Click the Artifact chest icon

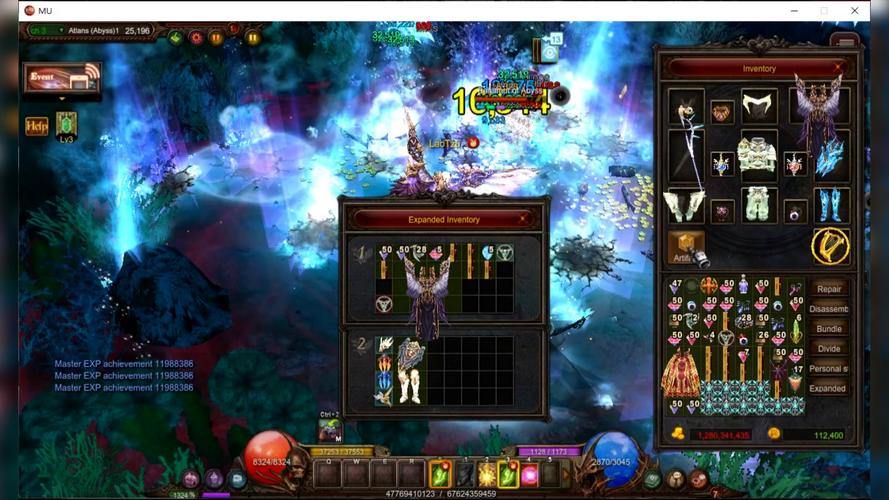[686, 246]
